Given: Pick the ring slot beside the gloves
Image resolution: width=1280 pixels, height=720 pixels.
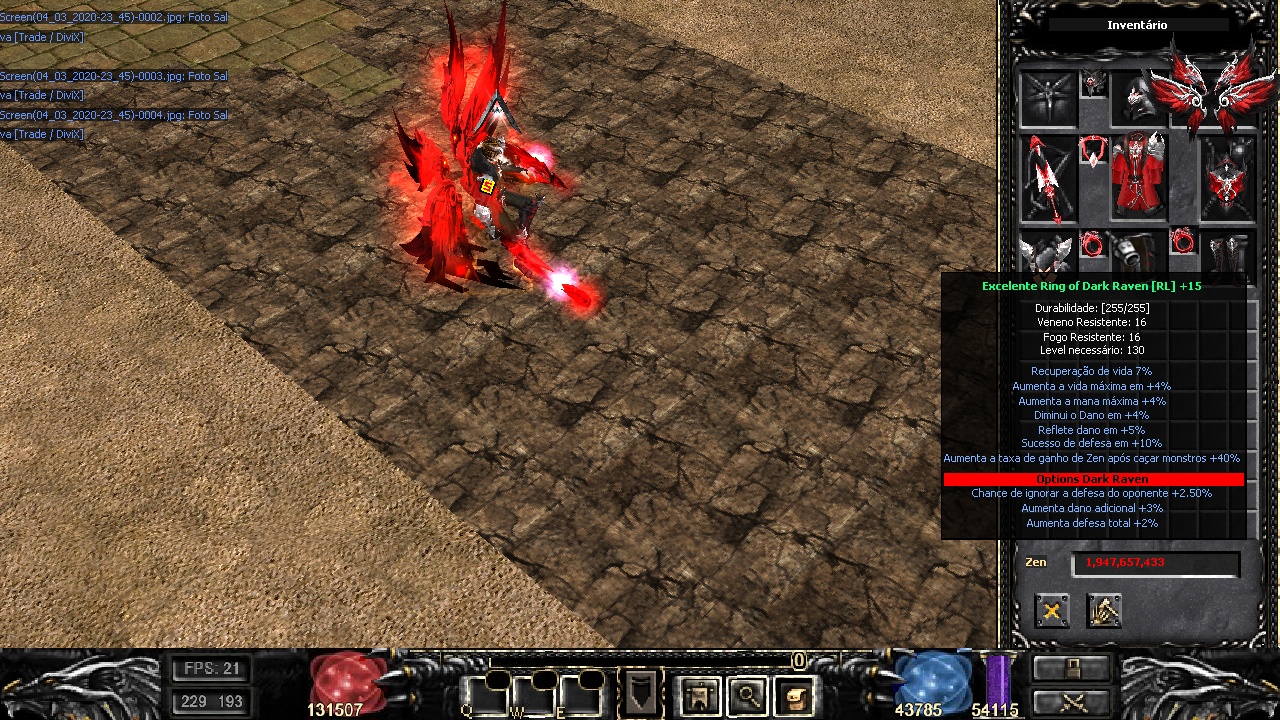Looking at the screenshot, I should click(1093, 244).
